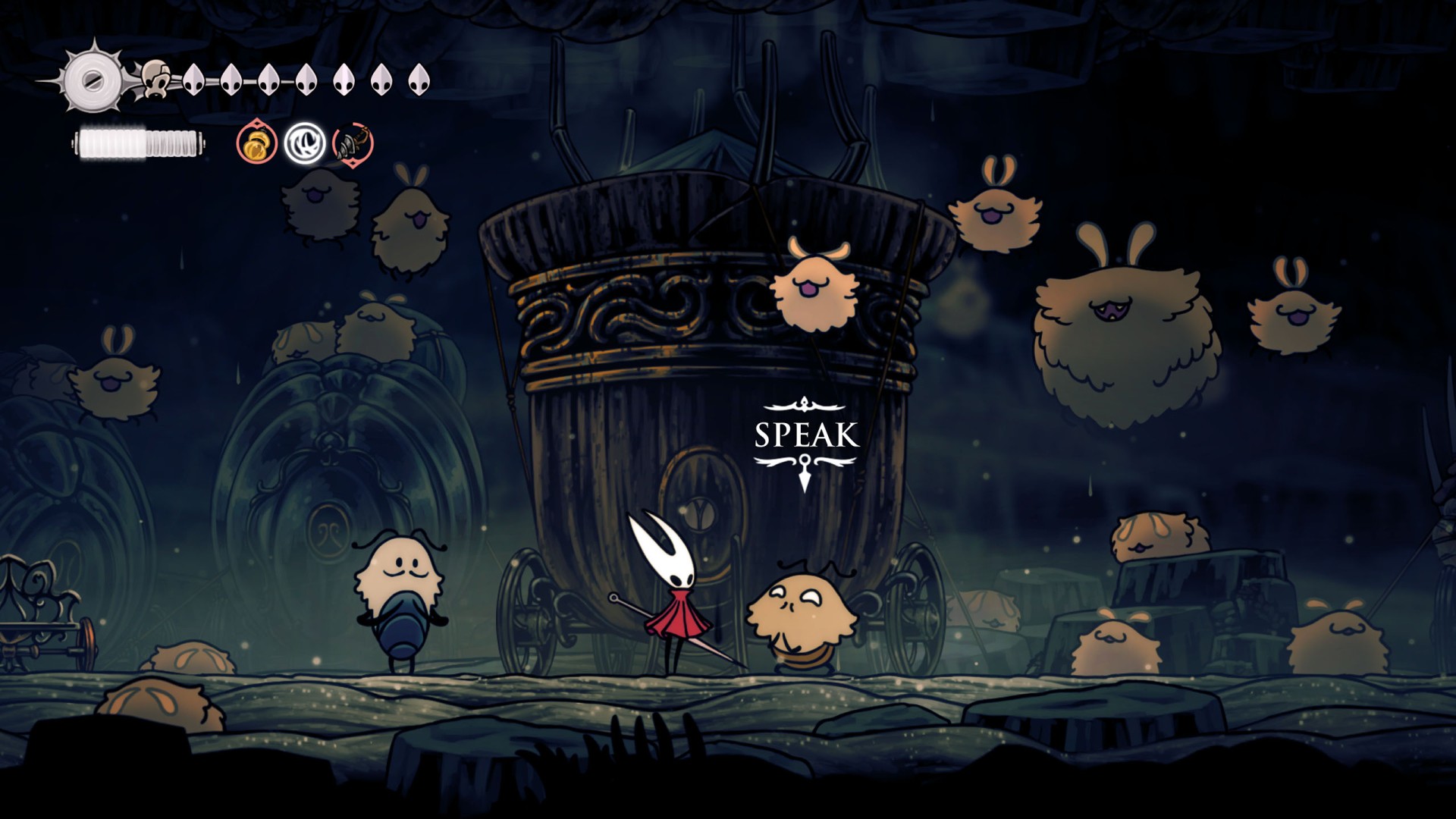Click the SPEAK interaction prompt

click(806, 435)
